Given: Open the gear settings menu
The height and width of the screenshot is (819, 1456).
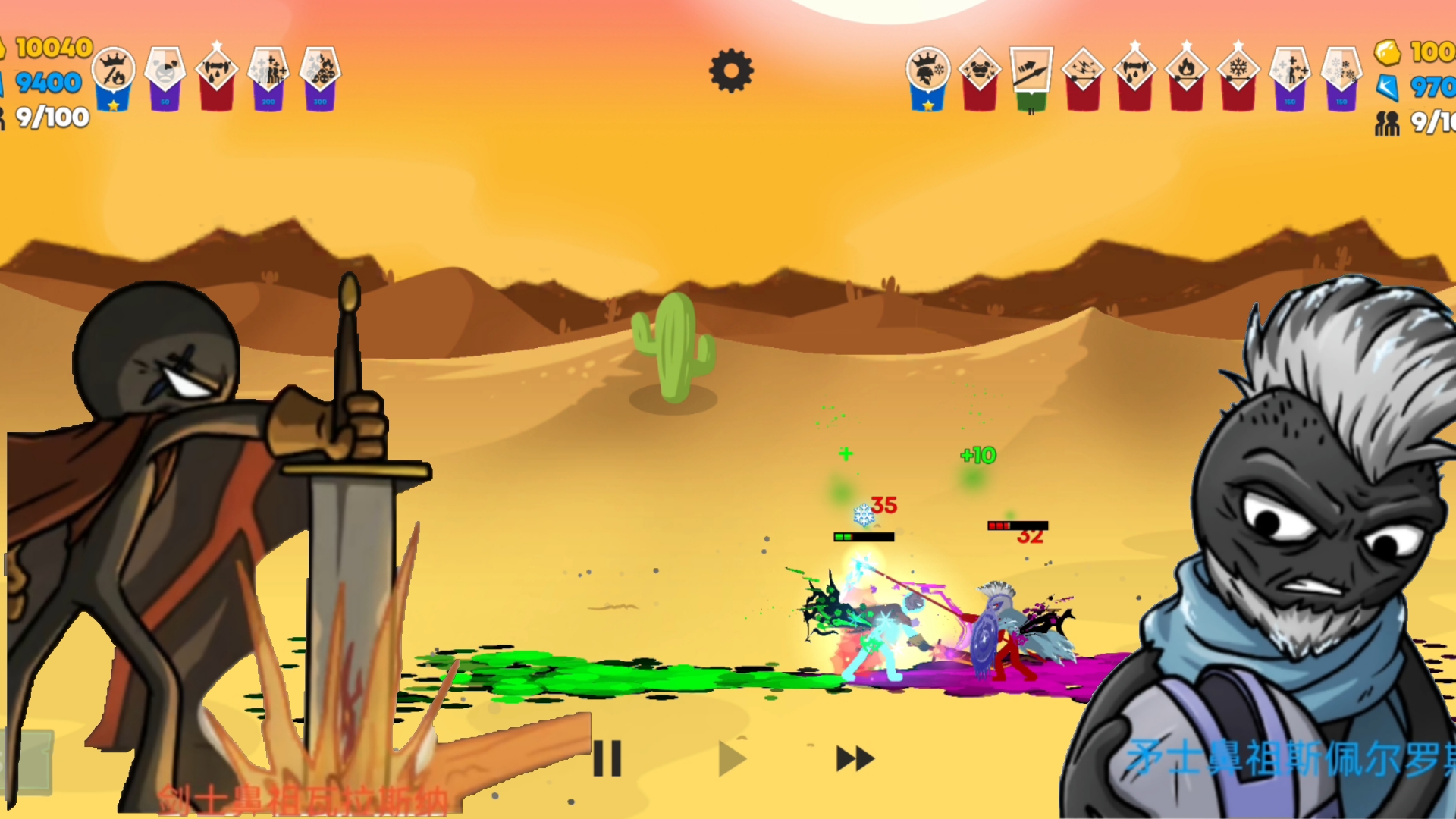Looking at the screenshot, I should [x=731, y=71].
